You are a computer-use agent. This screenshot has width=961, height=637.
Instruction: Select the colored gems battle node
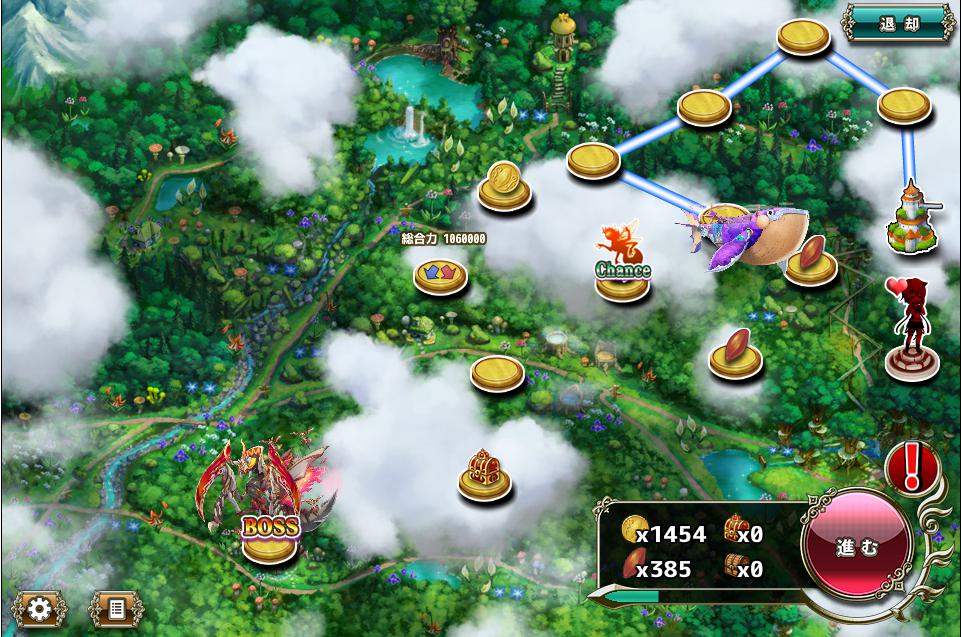tap(441, 274)
